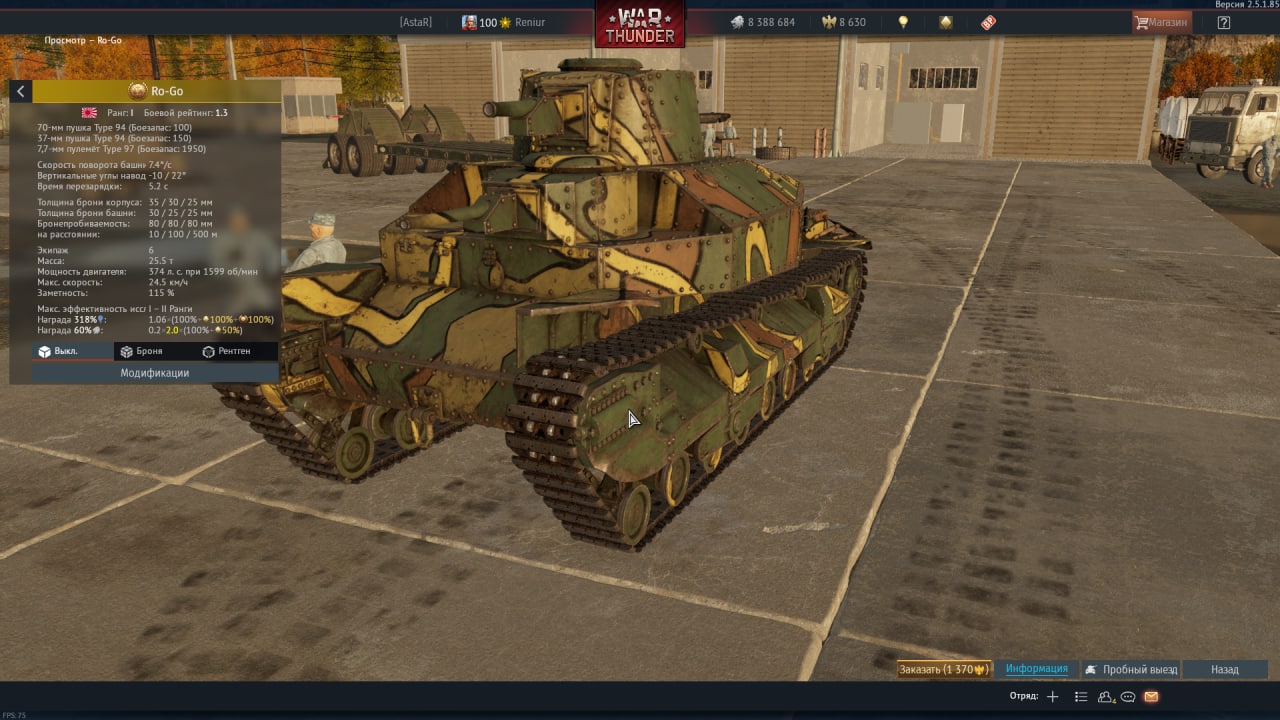The image size is (1280, 720).
Task: Open the red ticket icon in top bar
Action: pyautogui.click(x=988, y=22)
